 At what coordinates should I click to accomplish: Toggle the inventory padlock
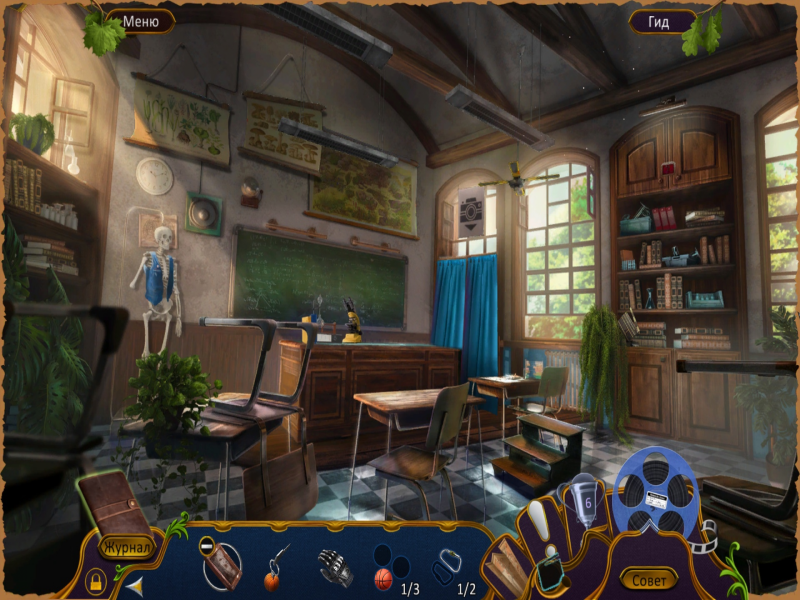(95, 580)
